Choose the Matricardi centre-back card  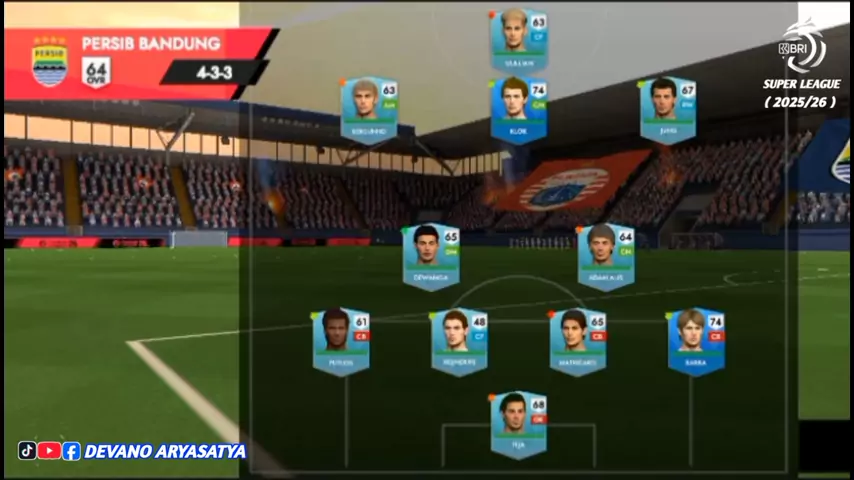point(577,340)
